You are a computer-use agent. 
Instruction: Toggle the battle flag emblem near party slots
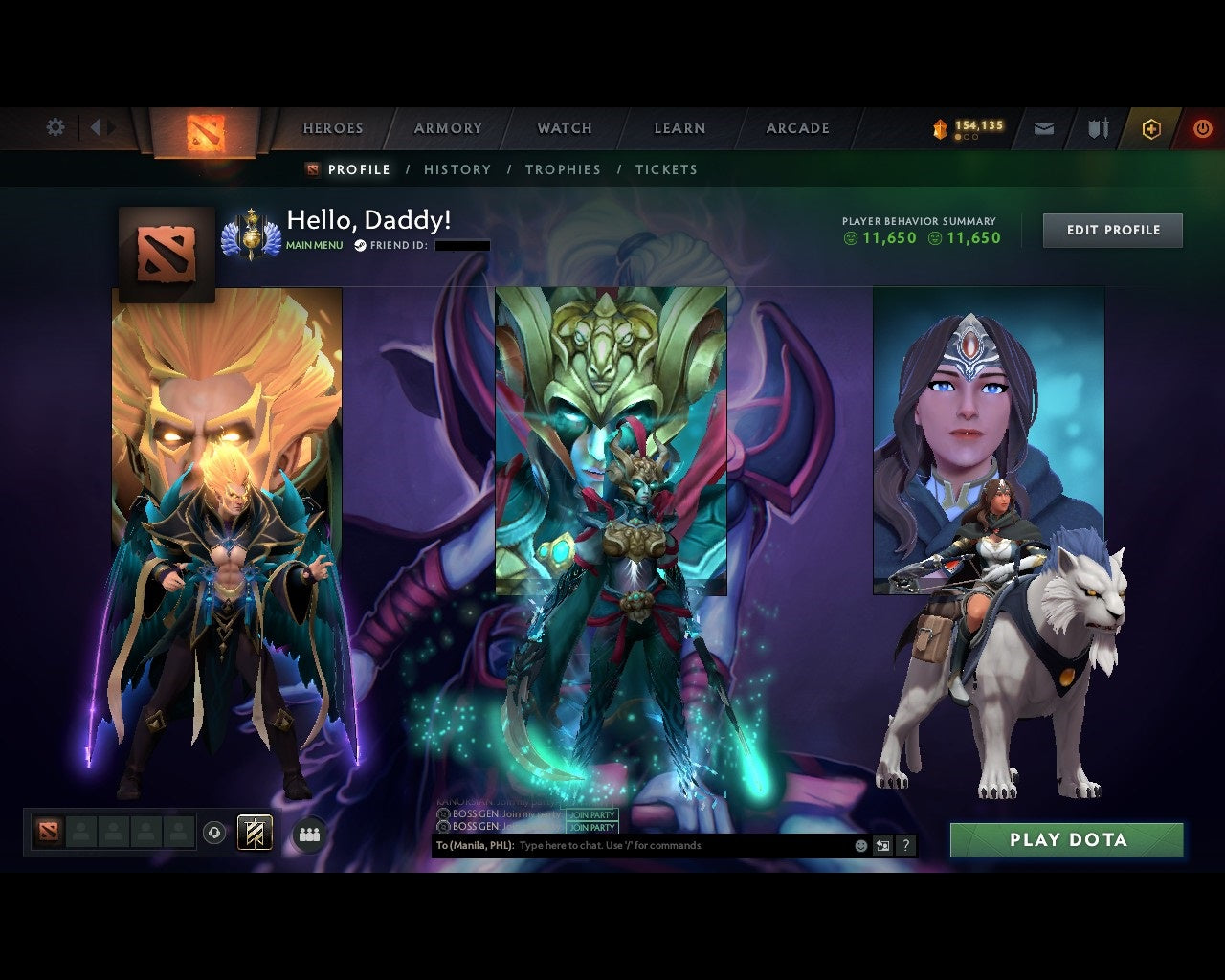(254, 832)
